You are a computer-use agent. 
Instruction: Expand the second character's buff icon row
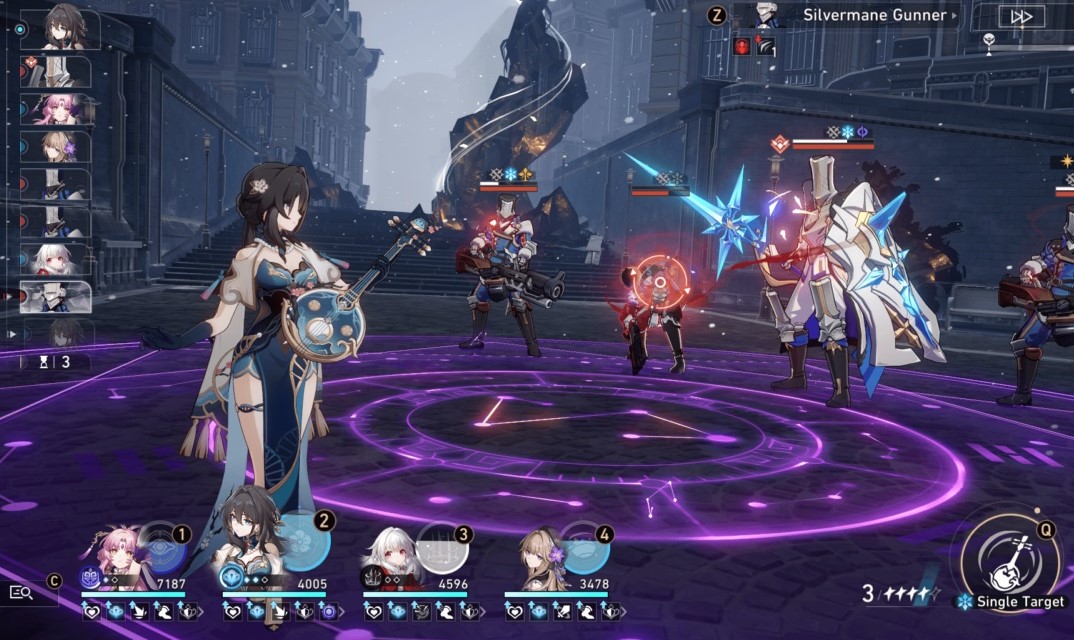tap(342, 611)
